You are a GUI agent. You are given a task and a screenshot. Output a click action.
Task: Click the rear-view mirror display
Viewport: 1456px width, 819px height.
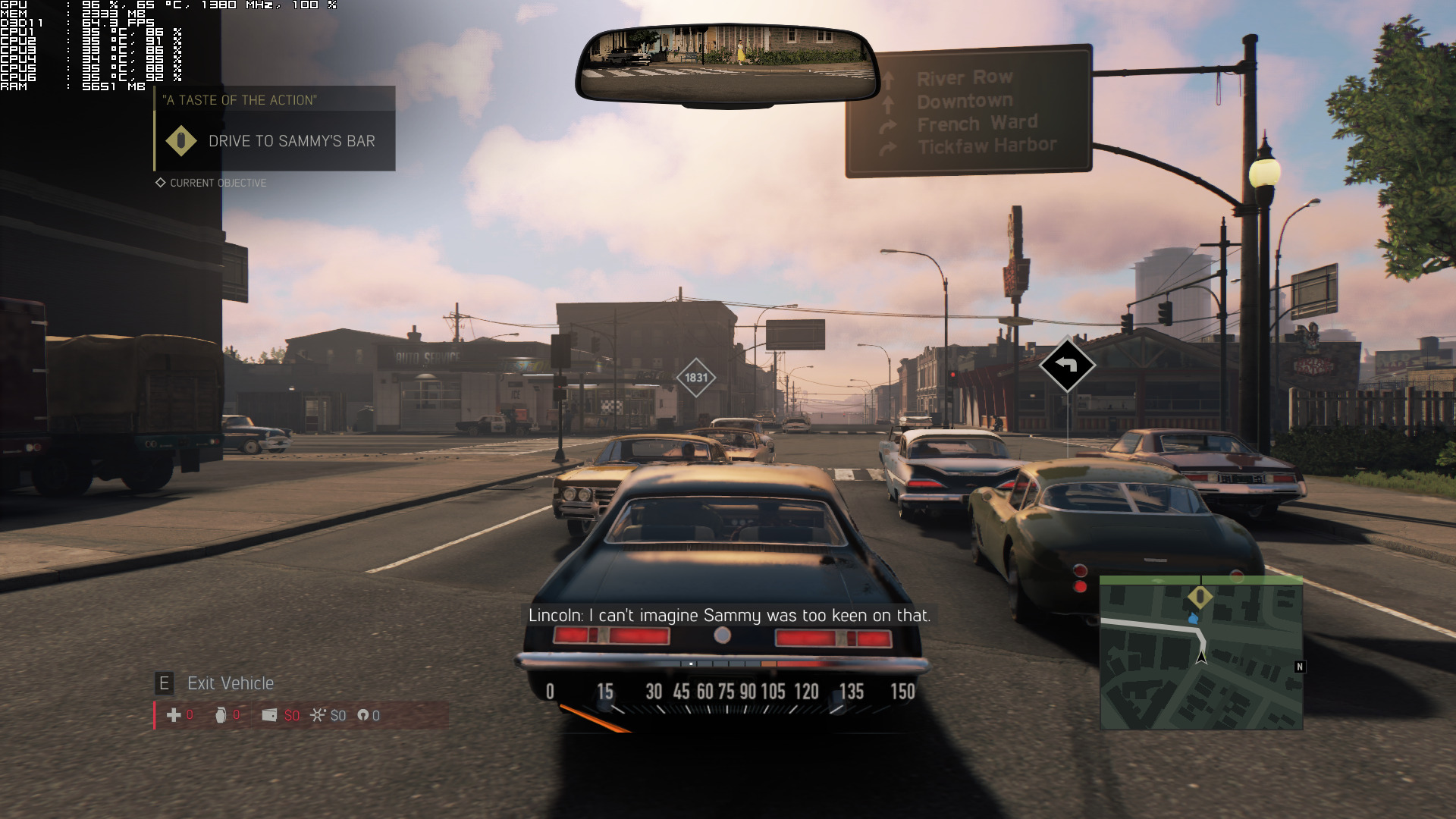[726, 64]
